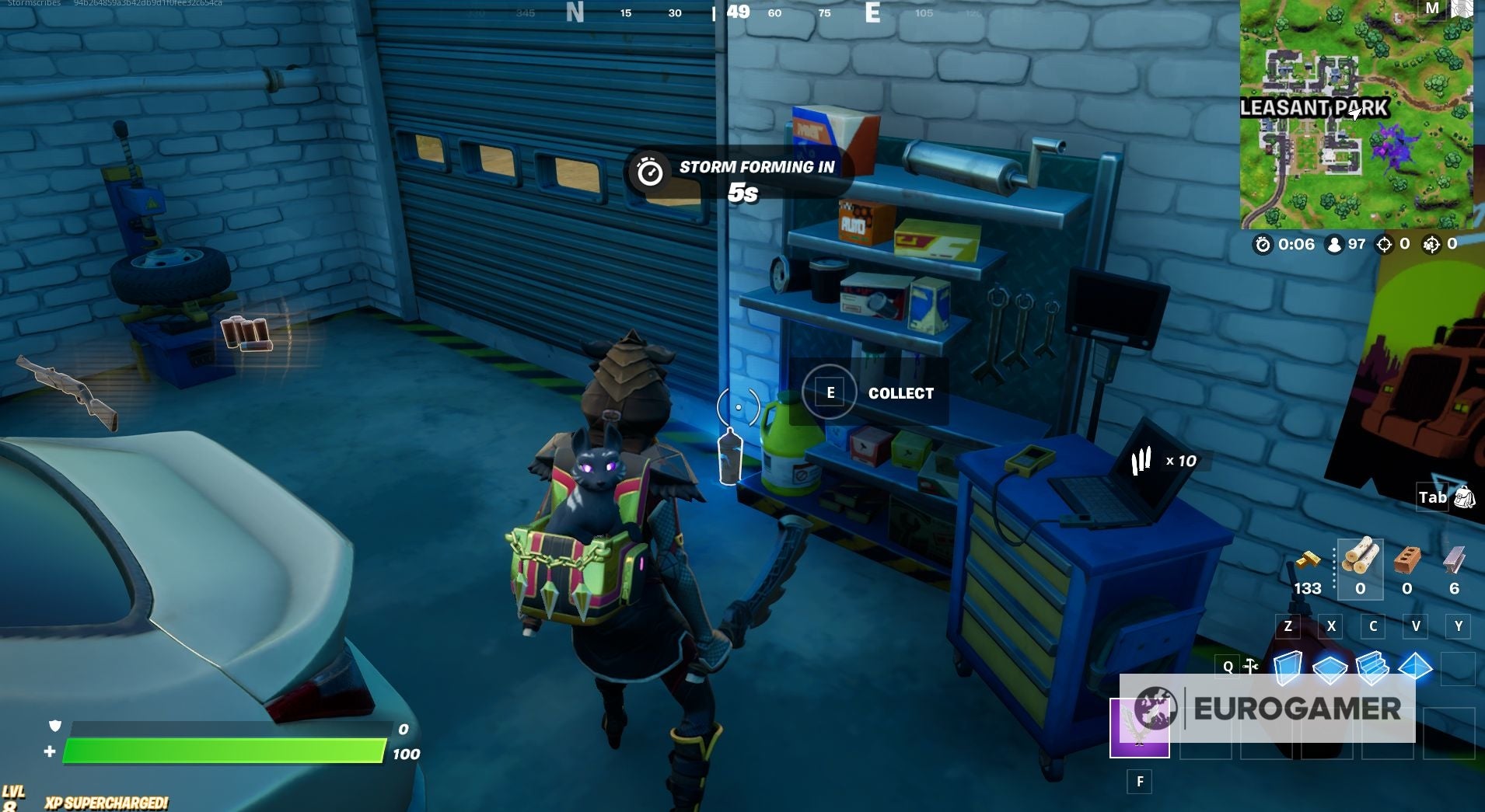The image size is (1485, 812).
Task: Select the highlighted roof build piece icon
Action: [1415, 667]
